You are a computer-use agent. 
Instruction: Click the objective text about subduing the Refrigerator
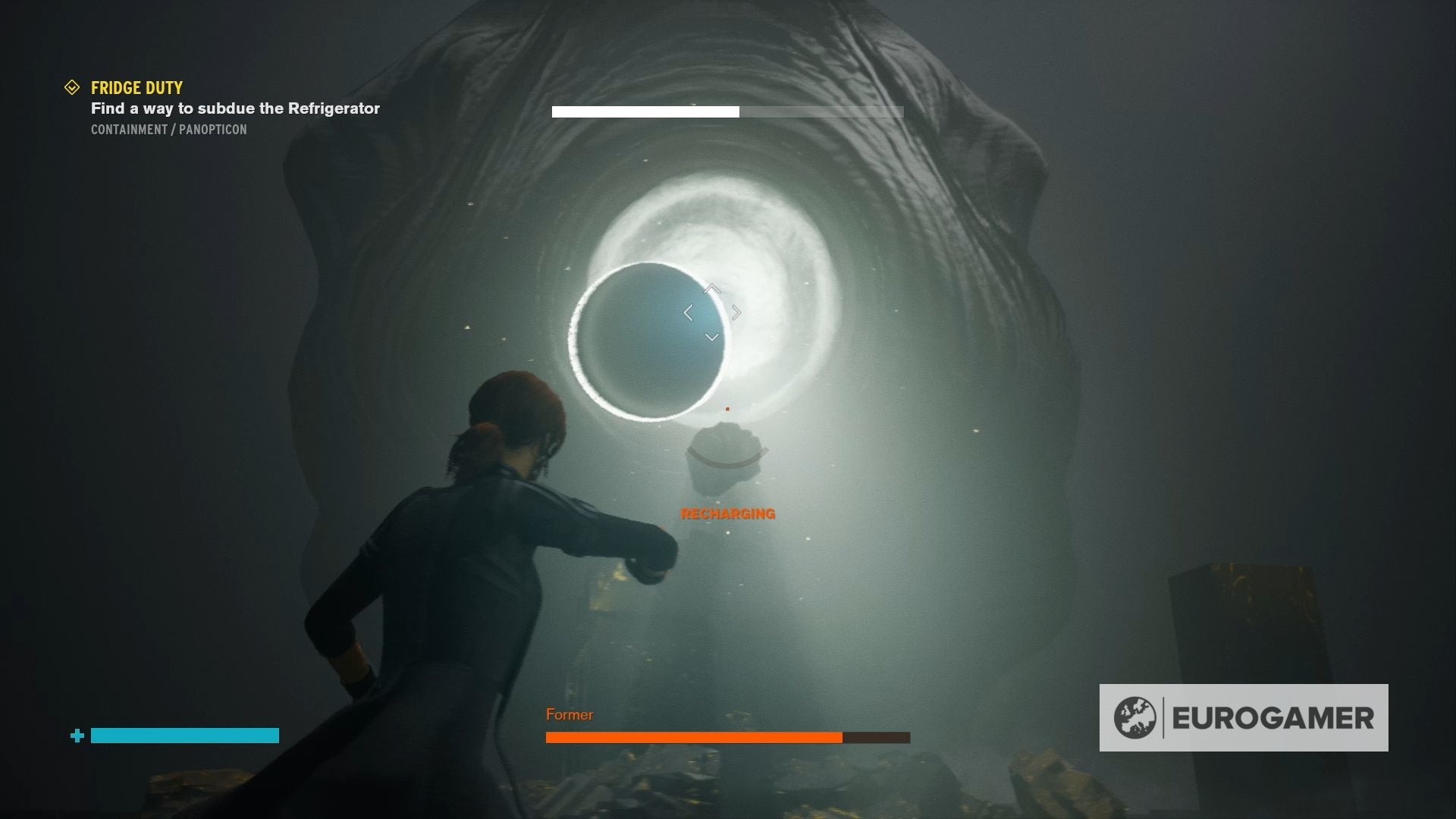(234, 108)
